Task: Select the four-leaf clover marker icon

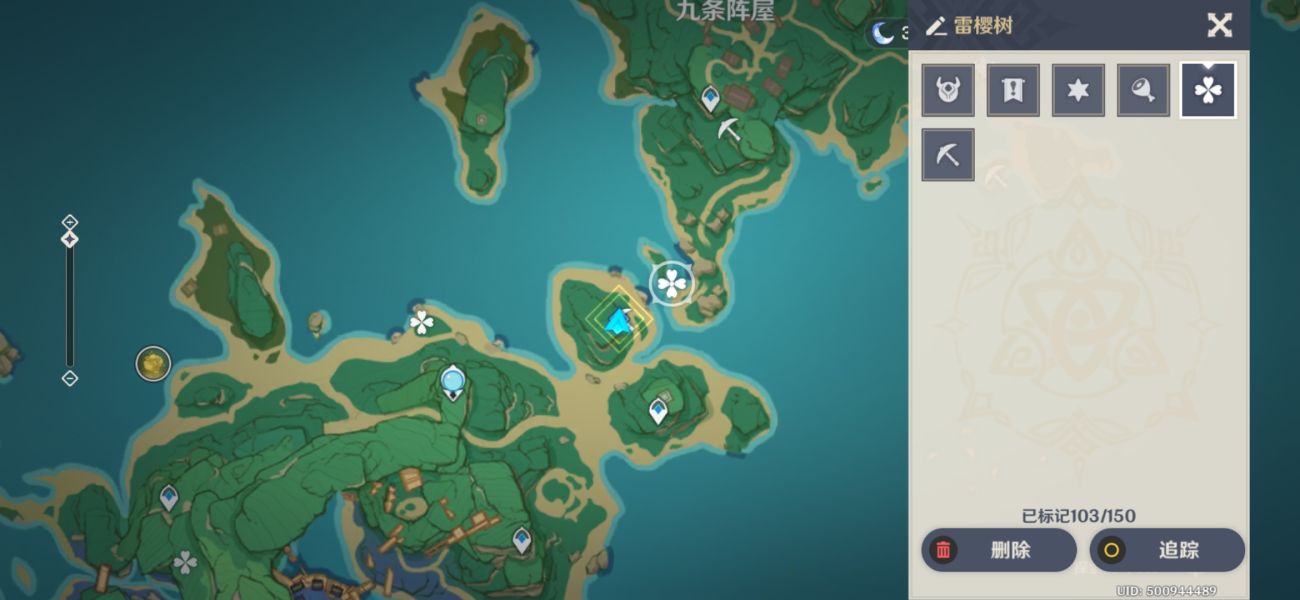Action: pyautogui.click(x=1208, y=91)
